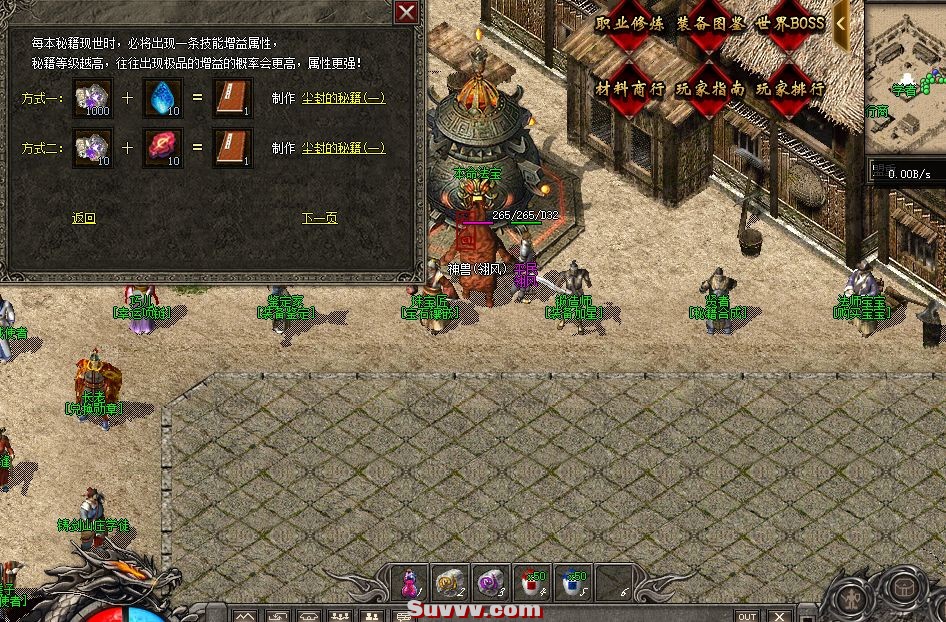Viewport: 946px width, 622px height.
Task: Use the red potion bundle in slot 4
Action: (529, 580)
